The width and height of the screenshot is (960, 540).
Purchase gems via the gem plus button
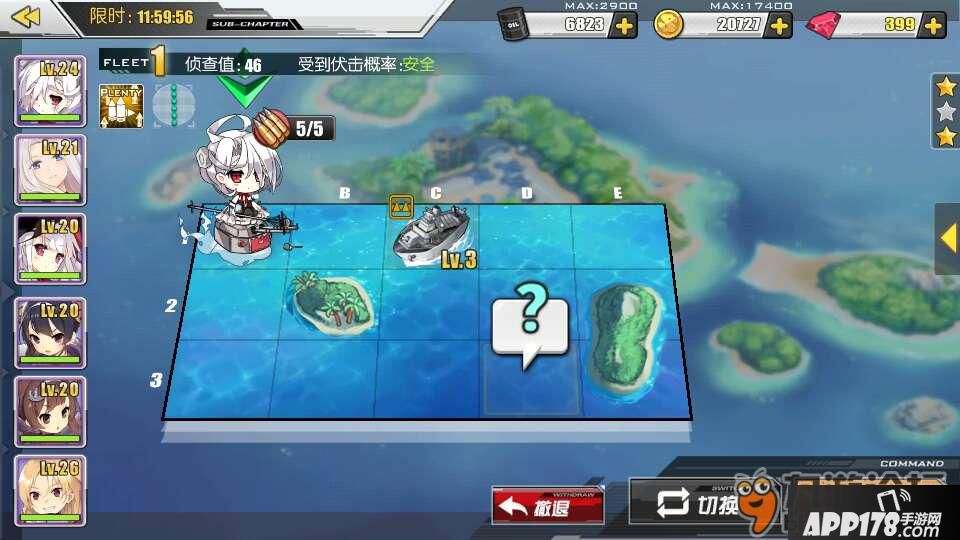click(x=931, y=25)
